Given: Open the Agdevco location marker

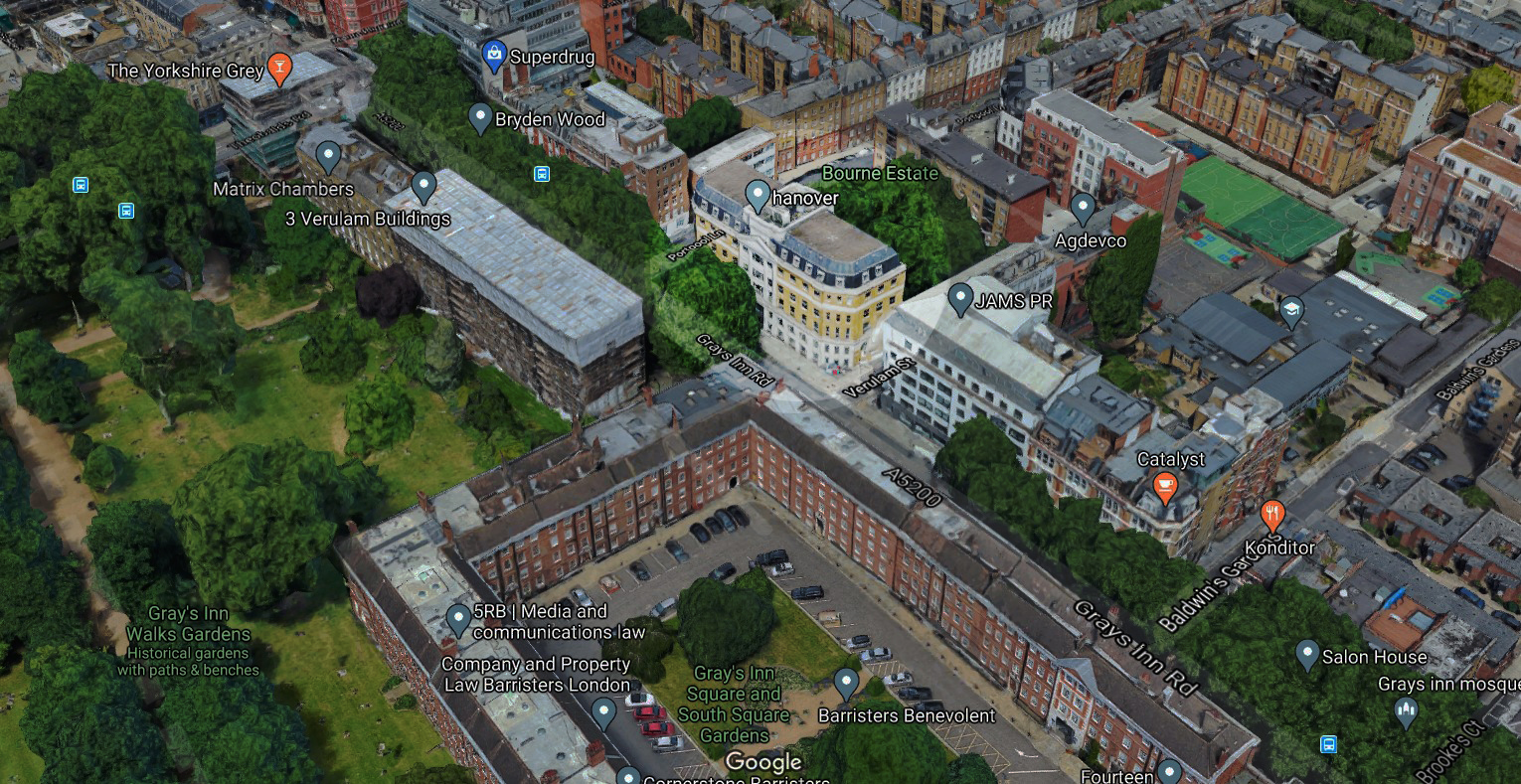Looking at the screenshot, I should tap(1083, 209).
